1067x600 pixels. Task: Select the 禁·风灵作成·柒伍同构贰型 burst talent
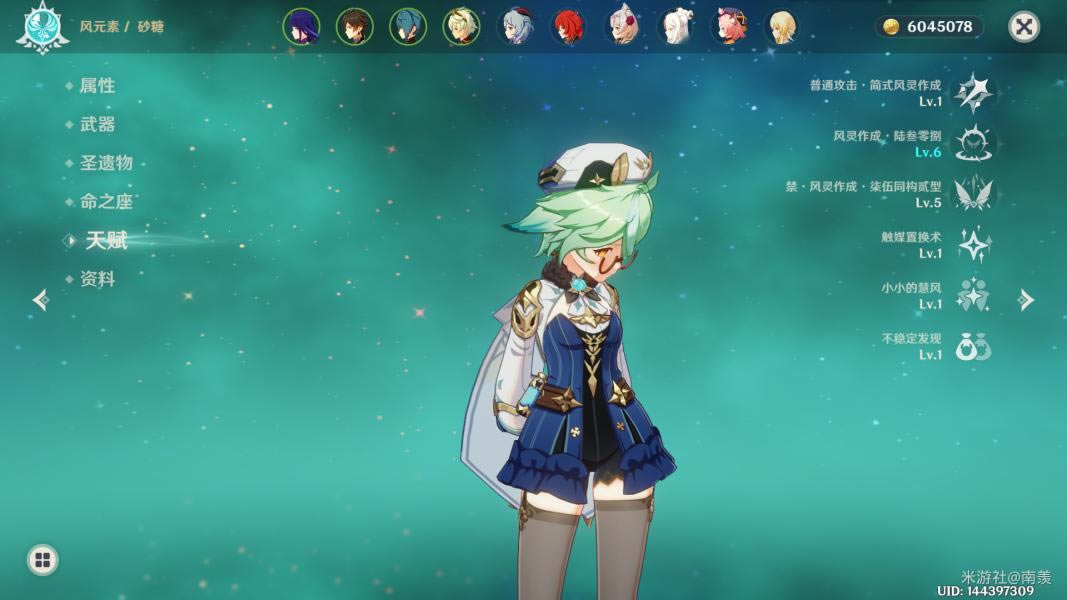coord(972,194)
